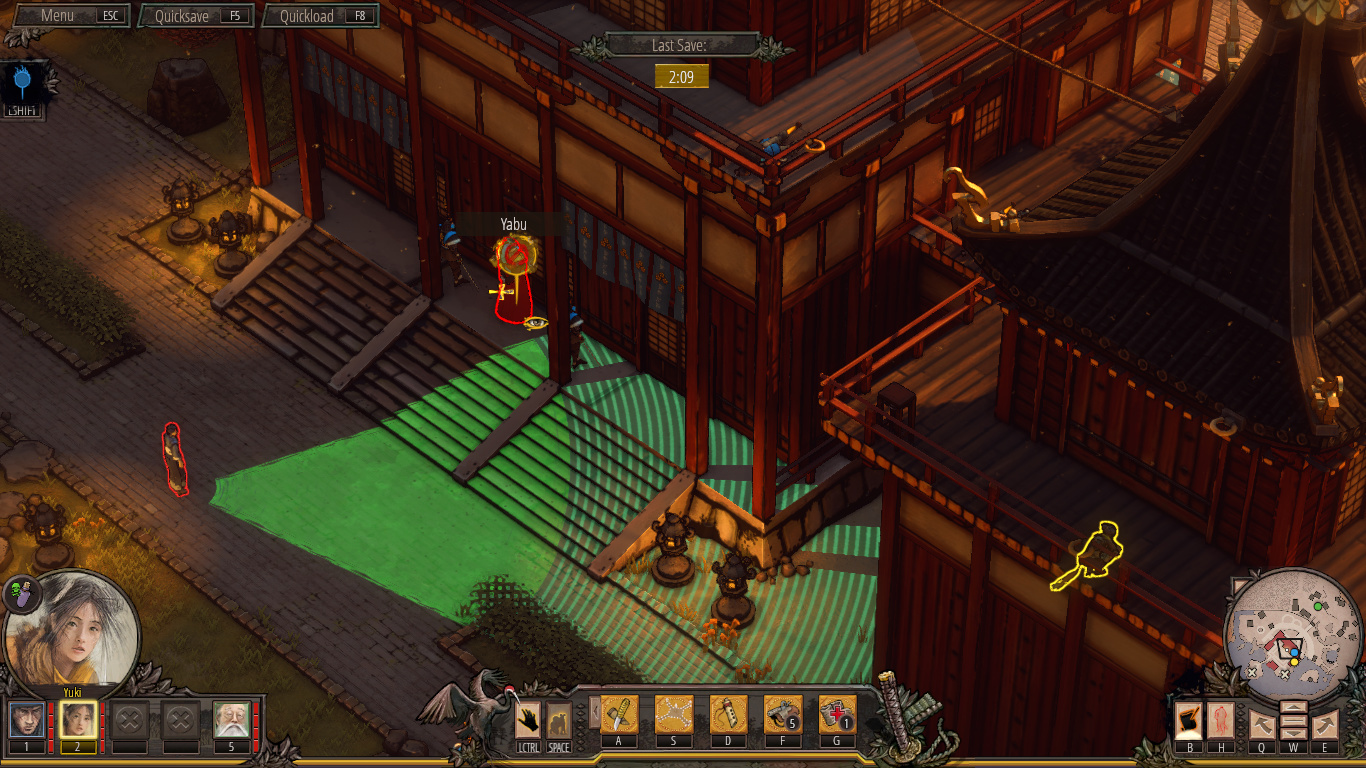The image size is (1366, 768).
Task: Rotate the camera left with the arrow button
Action: point(1261,723)
